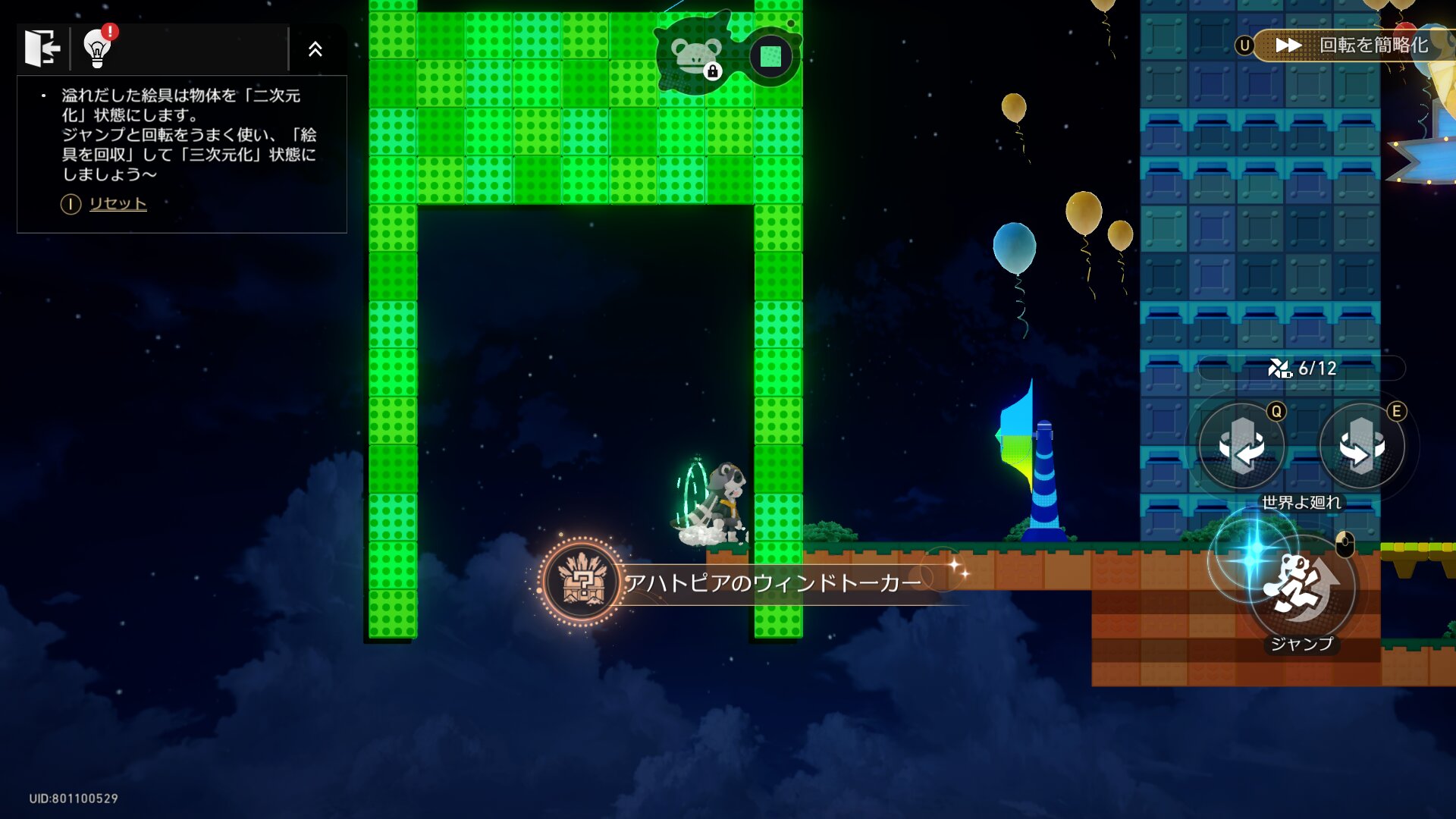Viewport: 1456px width, 819px height.
Task: Click the リセット reset link
Action: tap(118, 203)
